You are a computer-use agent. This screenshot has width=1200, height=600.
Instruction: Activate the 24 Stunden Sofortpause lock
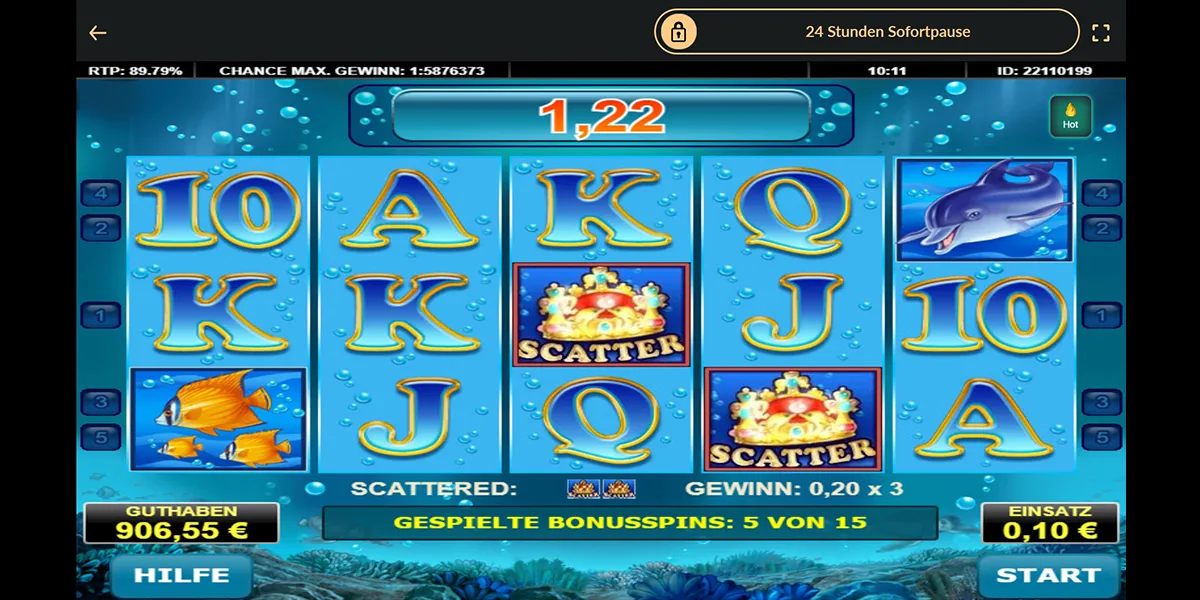(867, 32)
